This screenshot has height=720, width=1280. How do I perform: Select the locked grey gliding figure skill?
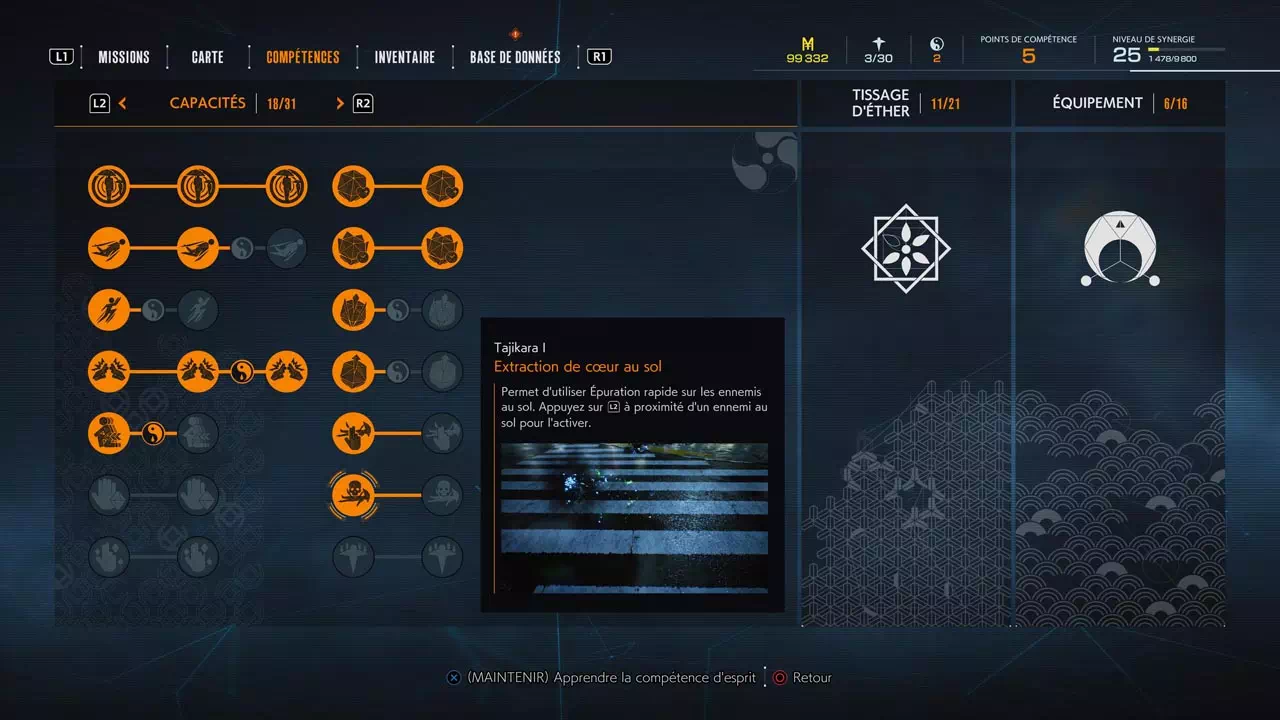287,248
